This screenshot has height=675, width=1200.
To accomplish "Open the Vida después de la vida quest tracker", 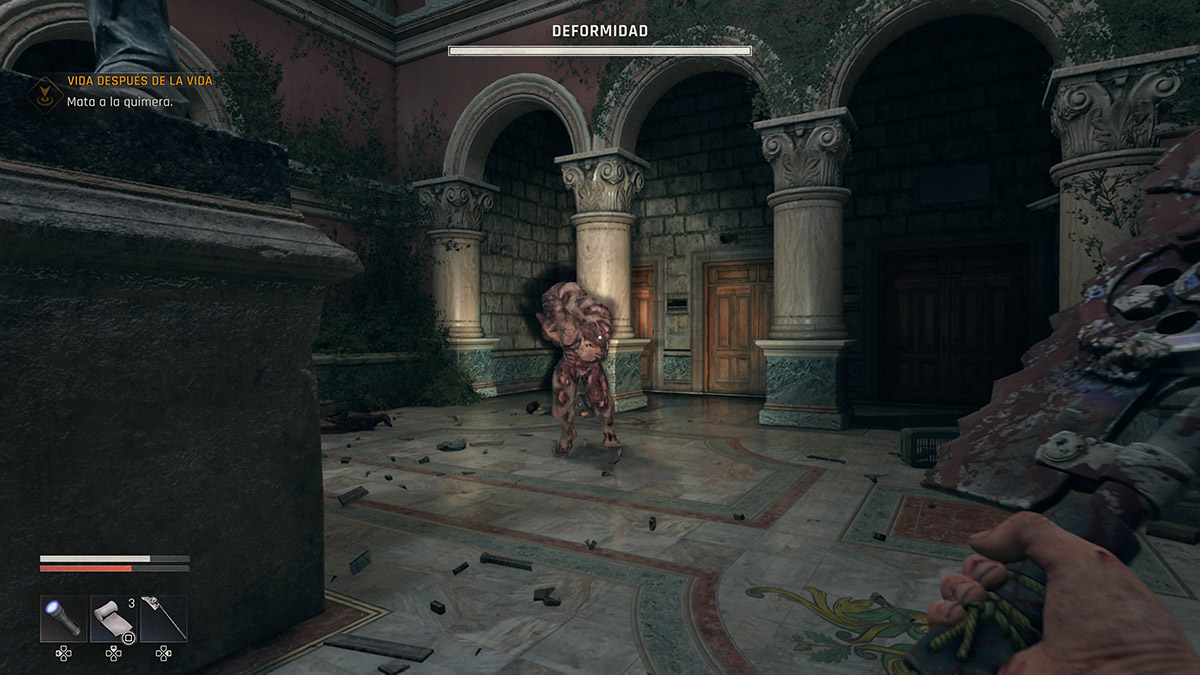I will (x=140, y=80).
